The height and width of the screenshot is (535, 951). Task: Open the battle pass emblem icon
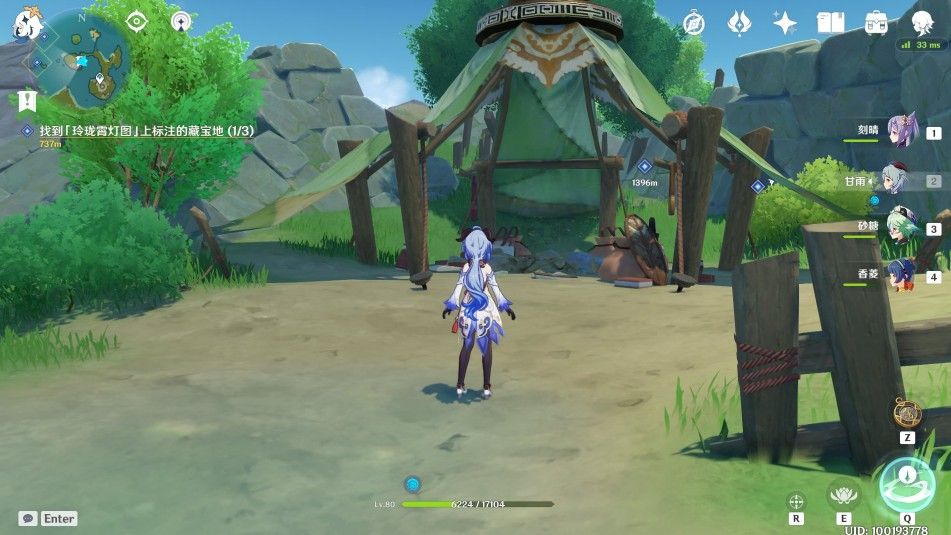[x=739, y=23]
